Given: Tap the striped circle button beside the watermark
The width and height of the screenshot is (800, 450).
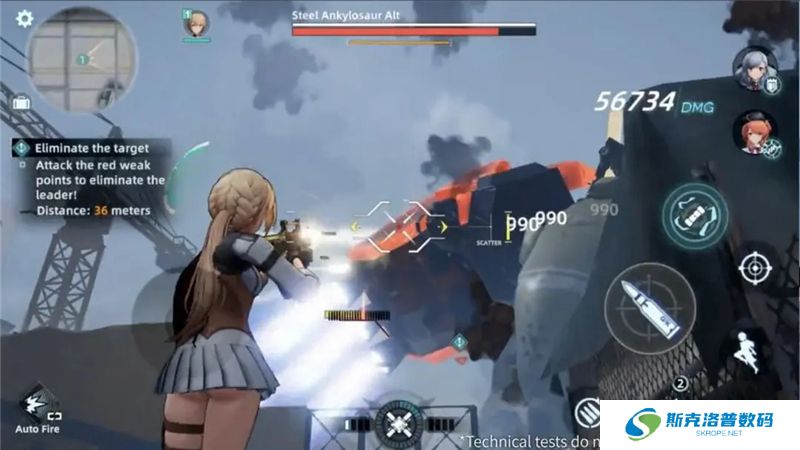Looking at the screenshot, I should click(x=590, y=412).
